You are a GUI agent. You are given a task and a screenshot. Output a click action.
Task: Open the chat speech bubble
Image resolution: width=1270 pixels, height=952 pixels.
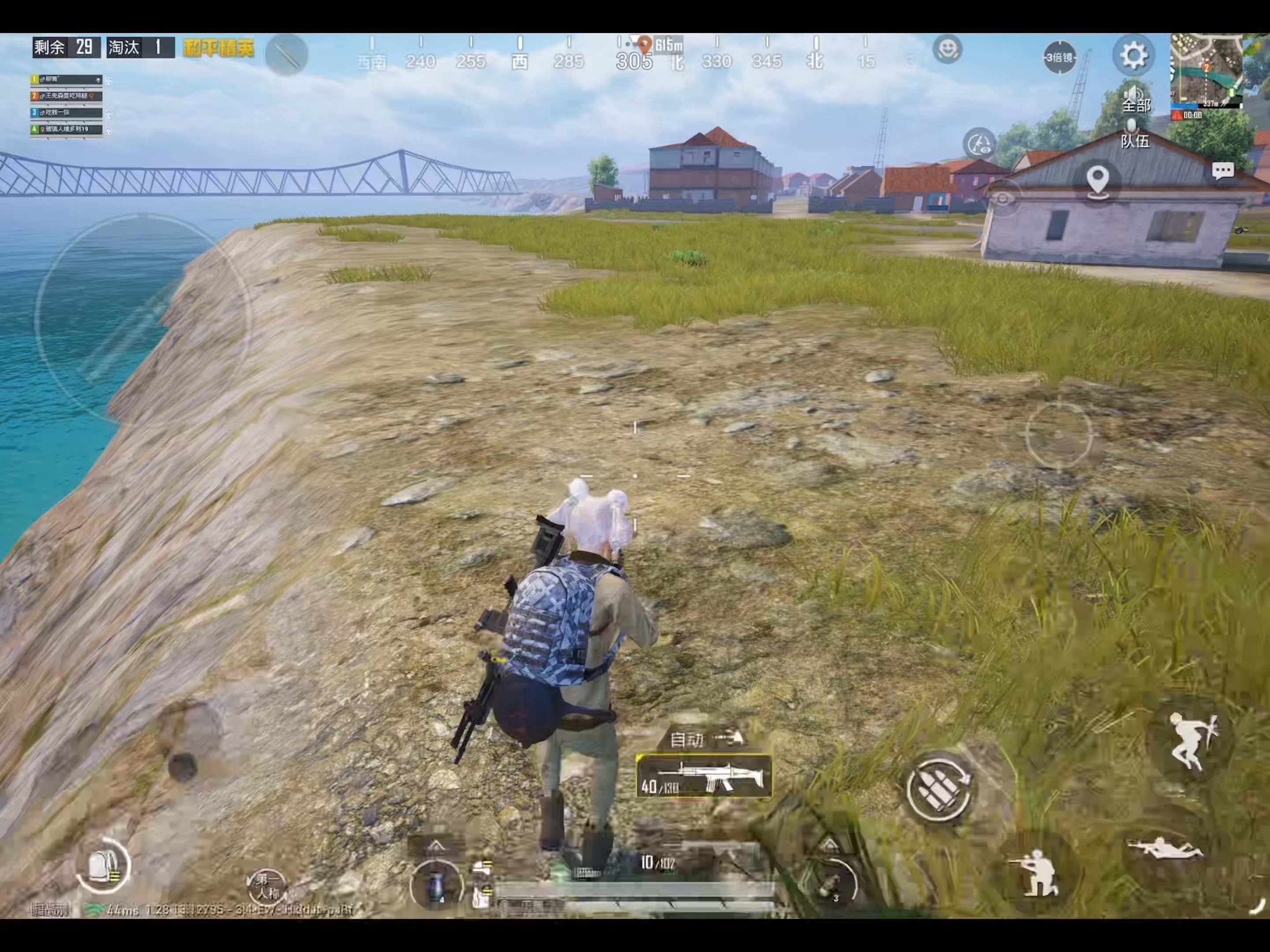point(1222,171)
